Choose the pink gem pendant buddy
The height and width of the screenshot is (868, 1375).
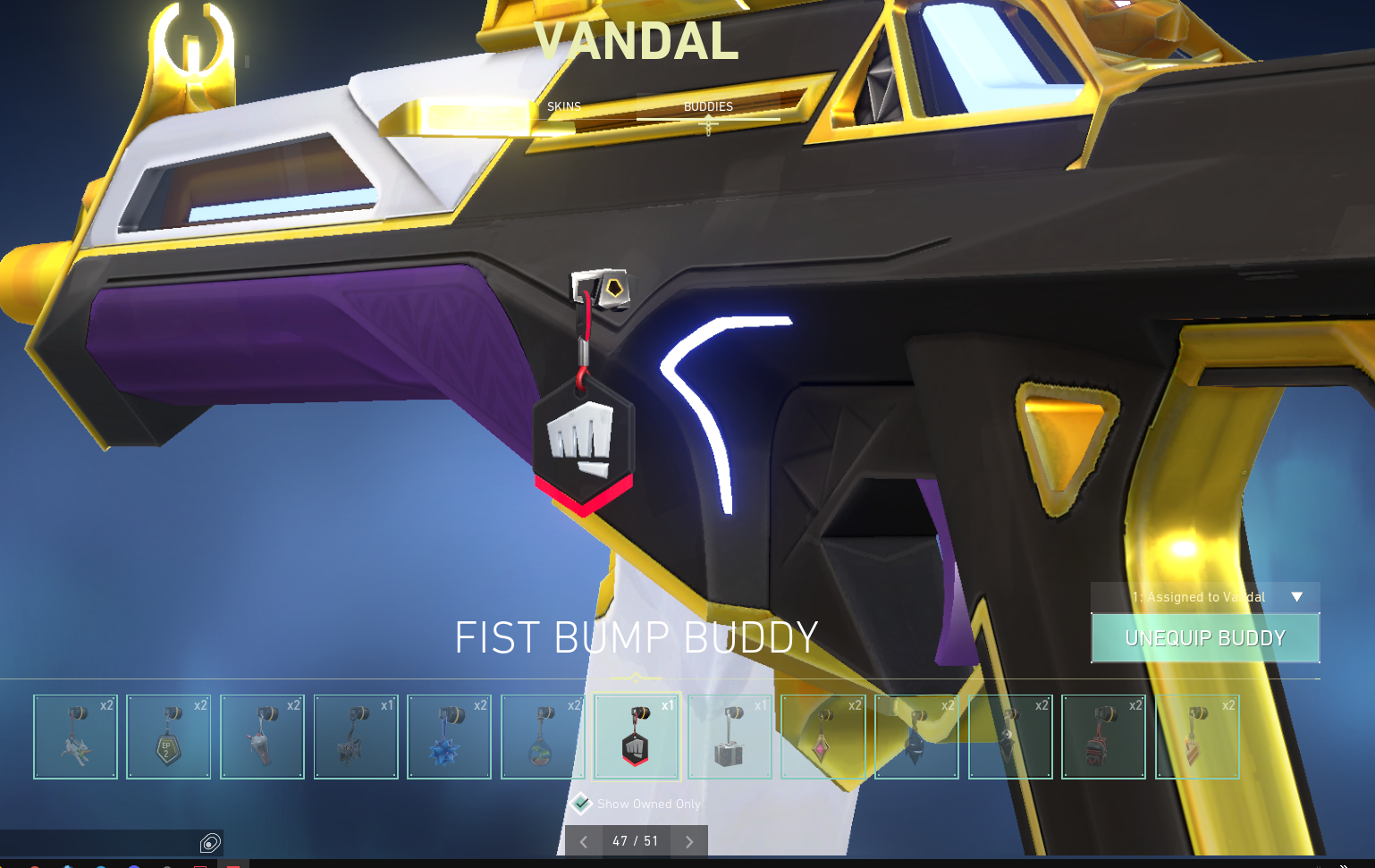[x=822, y=737]
